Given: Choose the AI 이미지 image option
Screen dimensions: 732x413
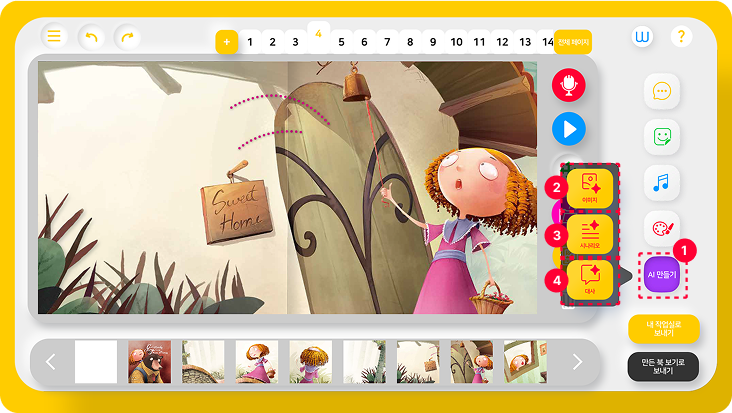Looking at the screenshot, I should click(x=589, y=187).
